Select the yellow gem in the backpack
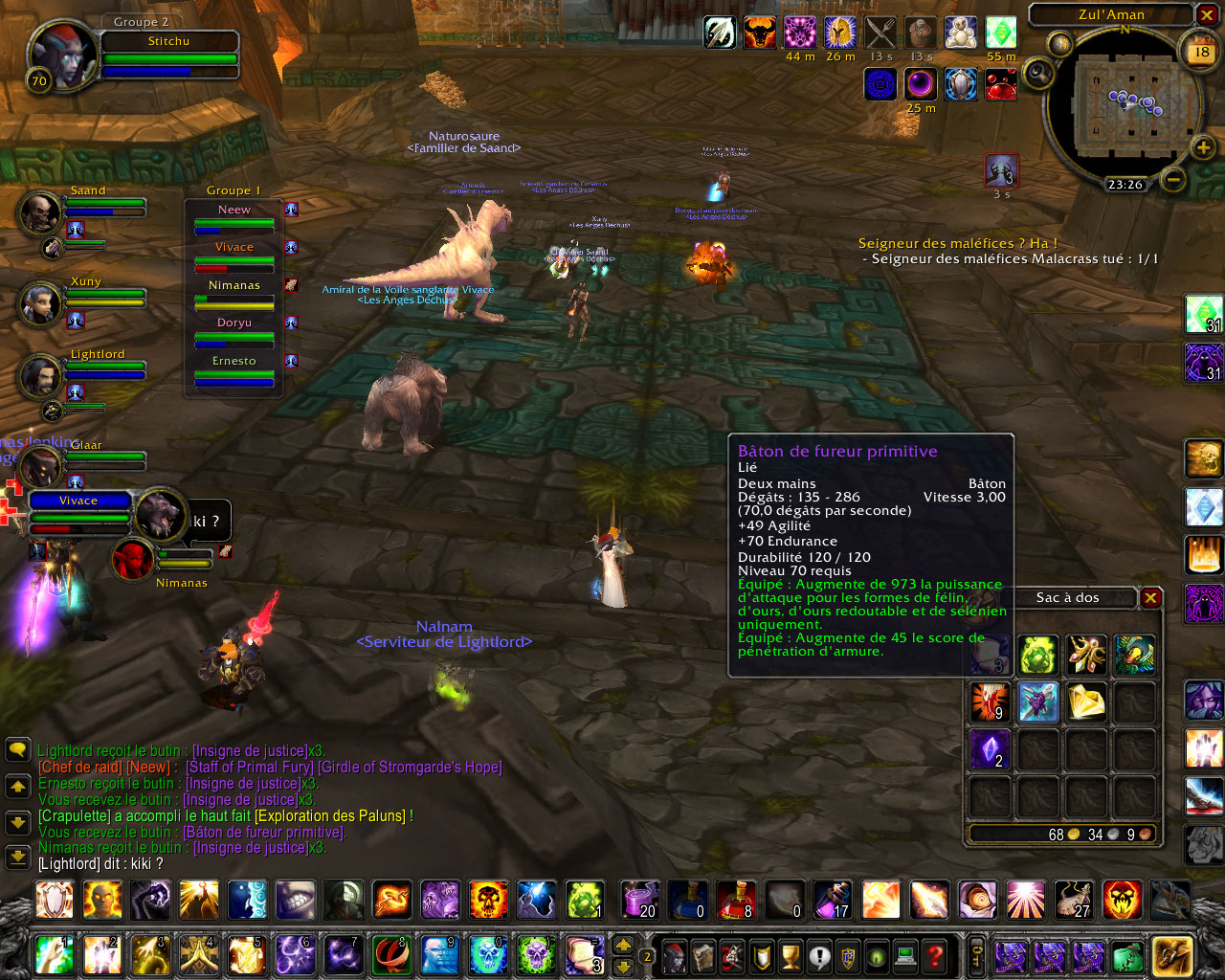This screenshot has width=1225, height=980. (x=1086, y=702)
